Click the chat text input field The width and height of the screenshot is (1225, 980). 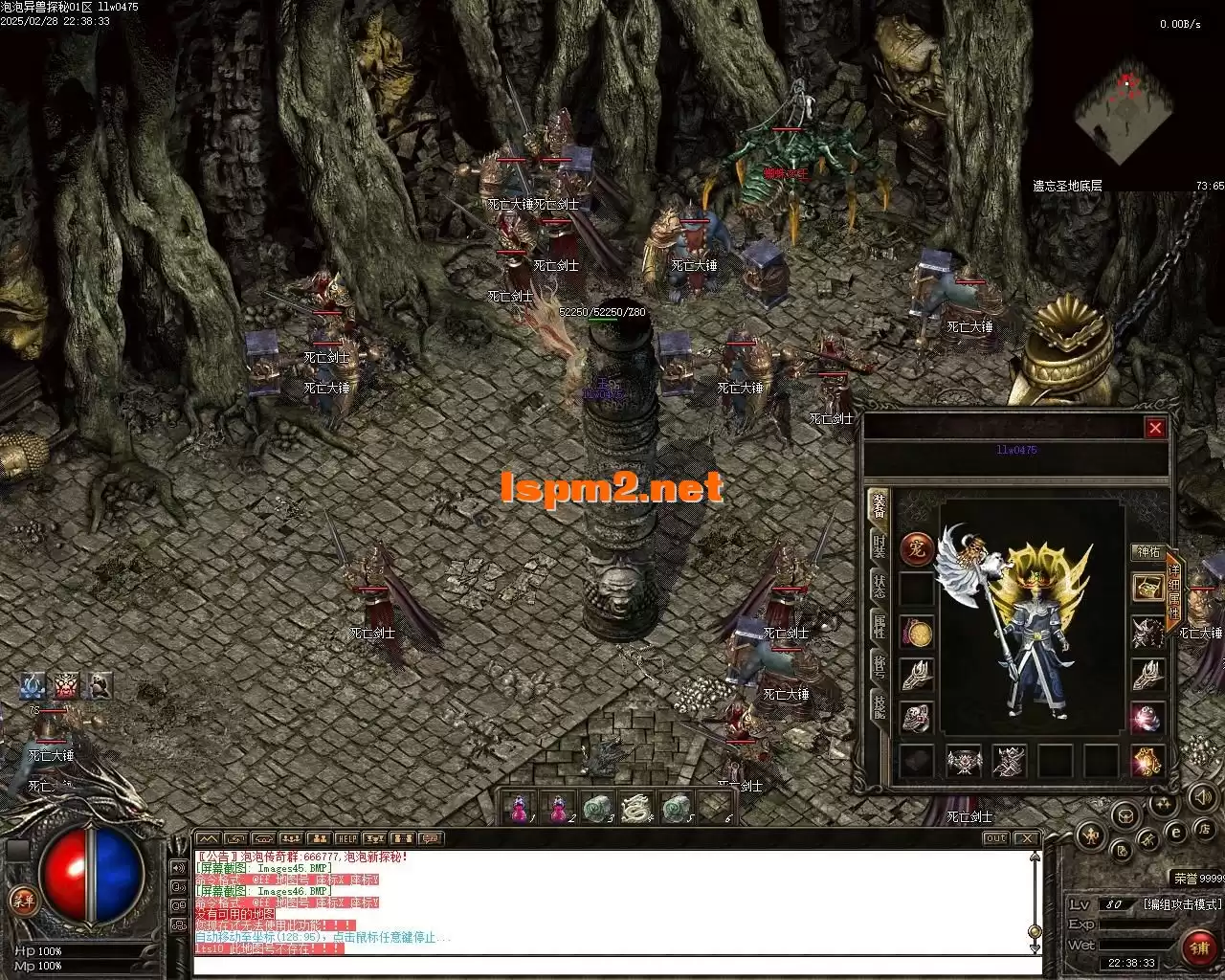[612, 965]
